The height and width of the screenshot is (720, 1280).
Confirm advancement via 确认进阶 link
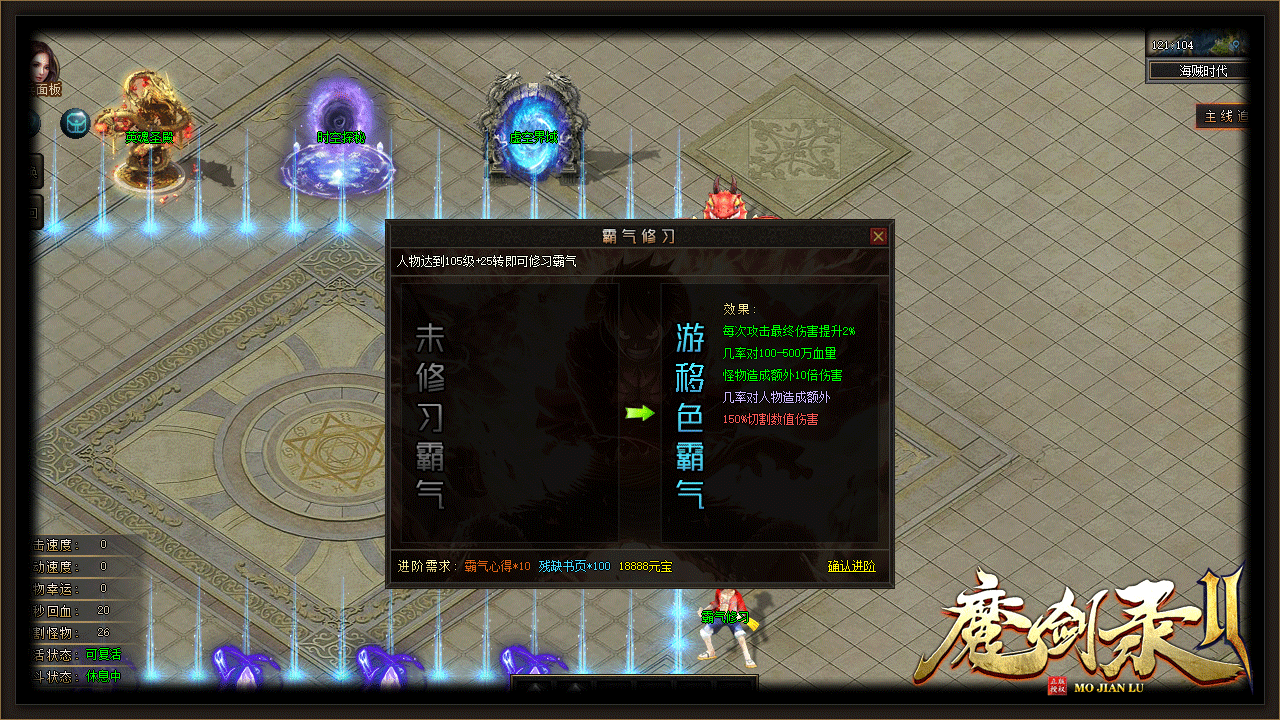(x=851, y=567)
